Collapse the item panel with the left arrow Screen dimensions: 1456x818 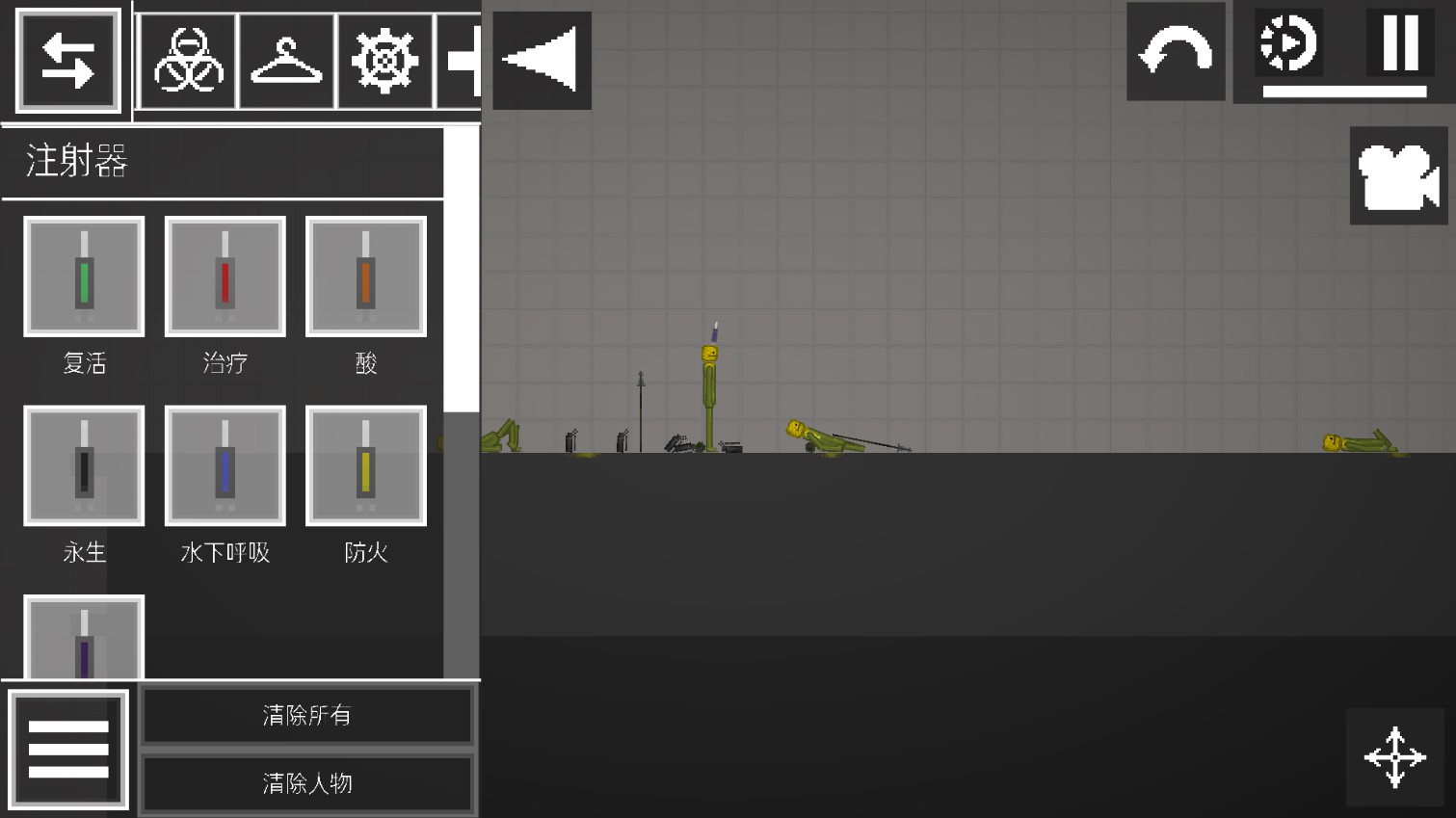(x=542, y=61)
